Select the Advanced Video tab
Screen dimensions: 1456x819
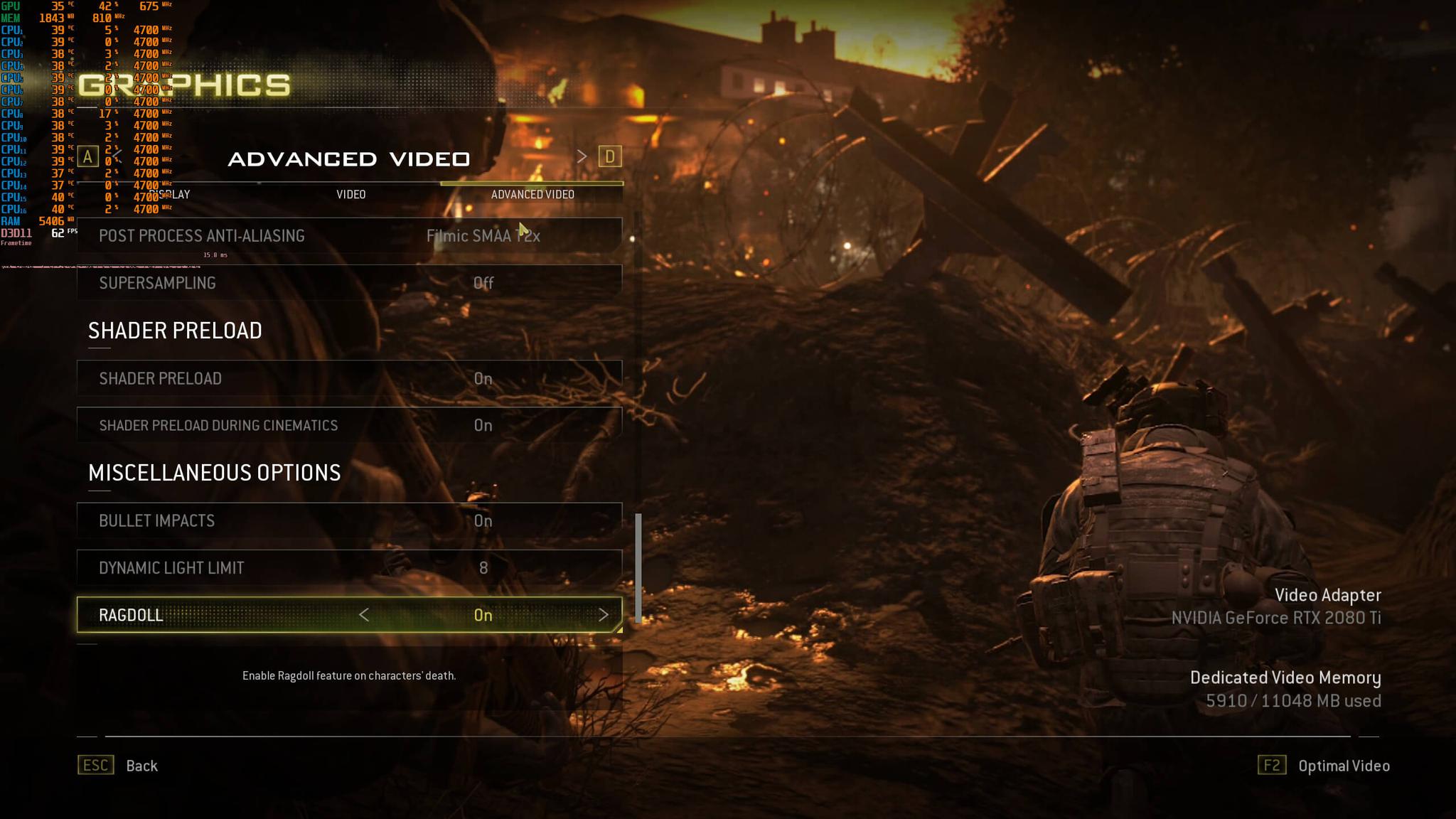532,194
